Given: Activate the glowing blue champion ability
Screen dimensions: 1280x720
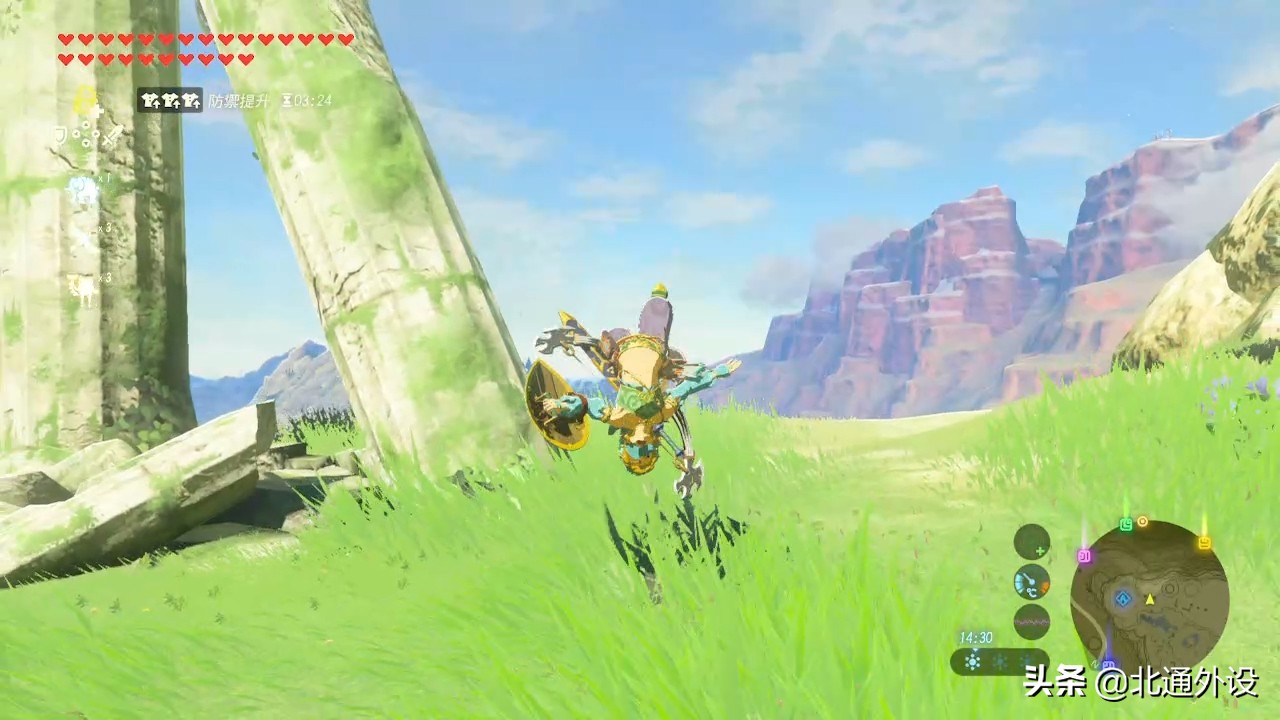Looking at the screenshot, I should [82, 190].
